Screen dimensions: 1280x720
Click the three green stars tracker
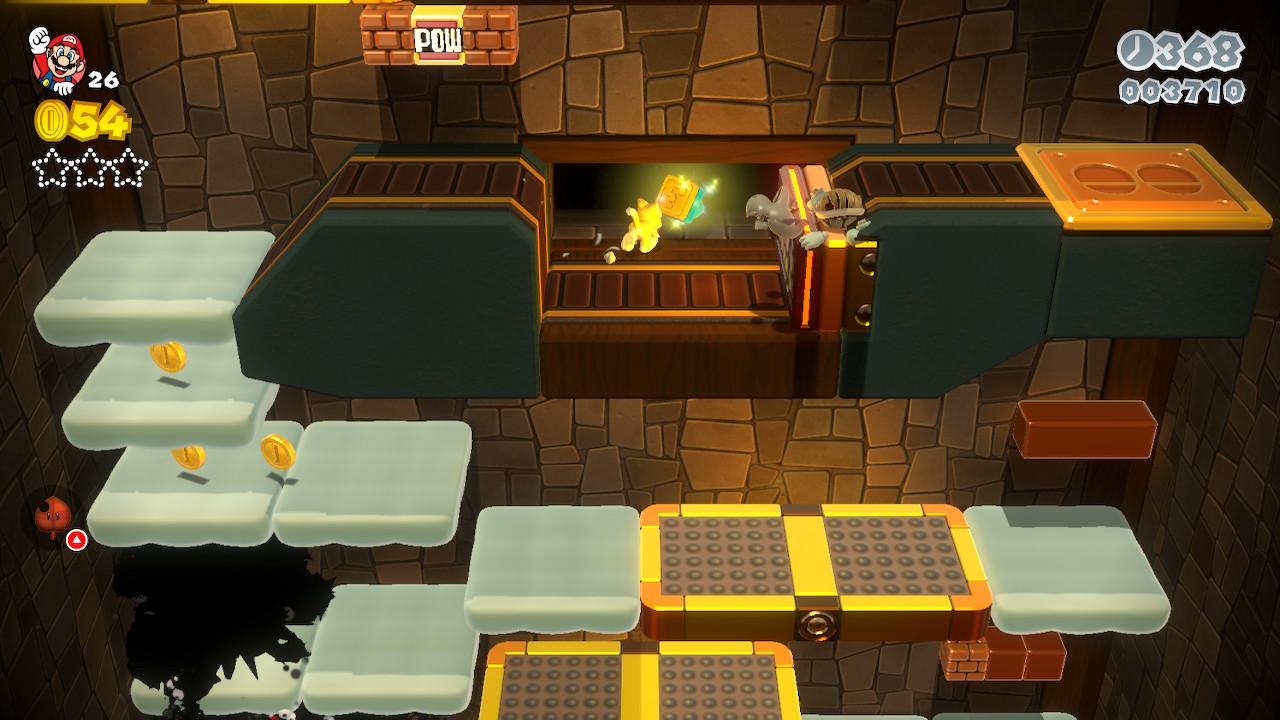coord(90,167)
